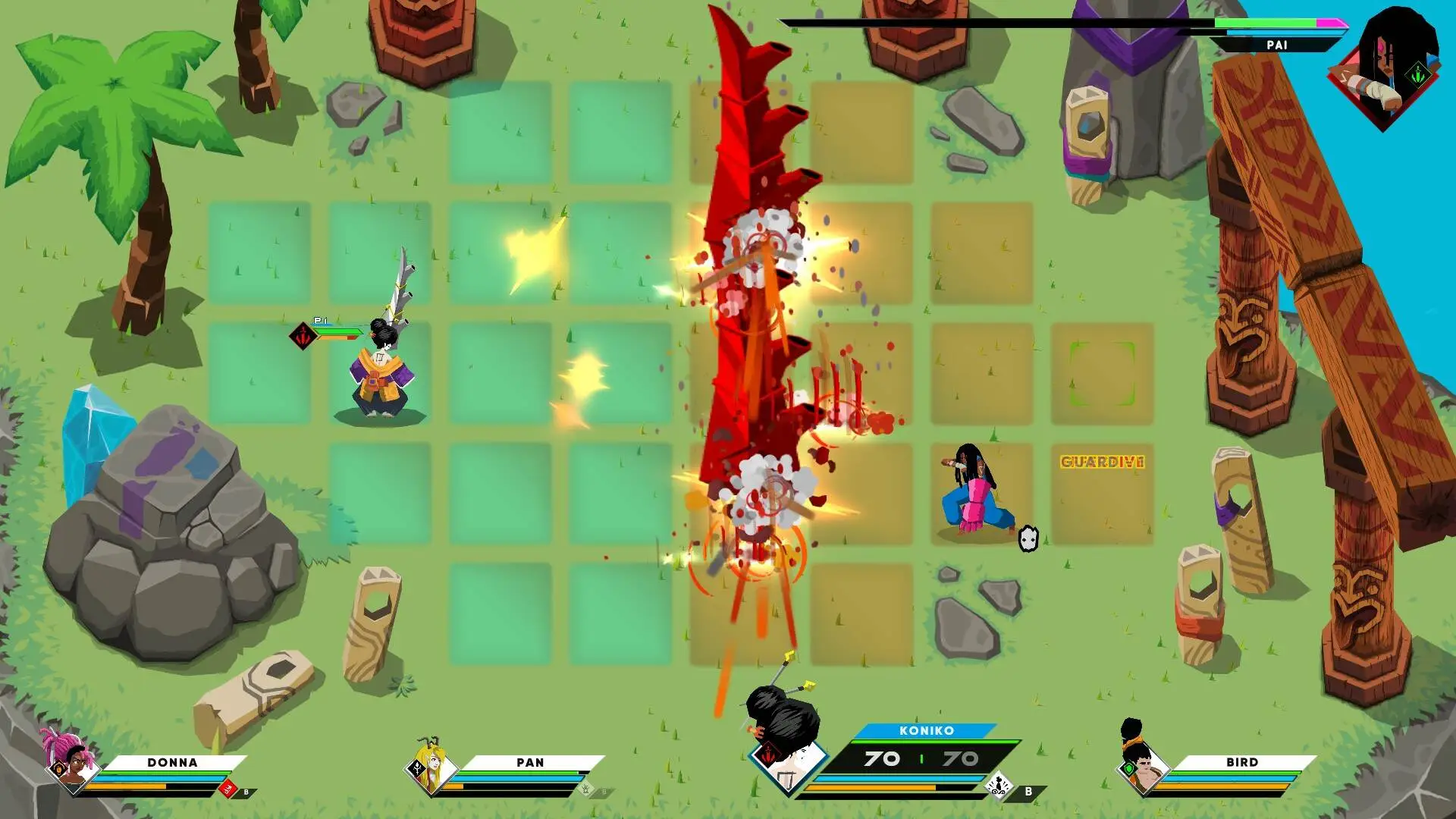Click the BIRD name label
This screenshot has width=1456, height=819.
point(1241,761)
